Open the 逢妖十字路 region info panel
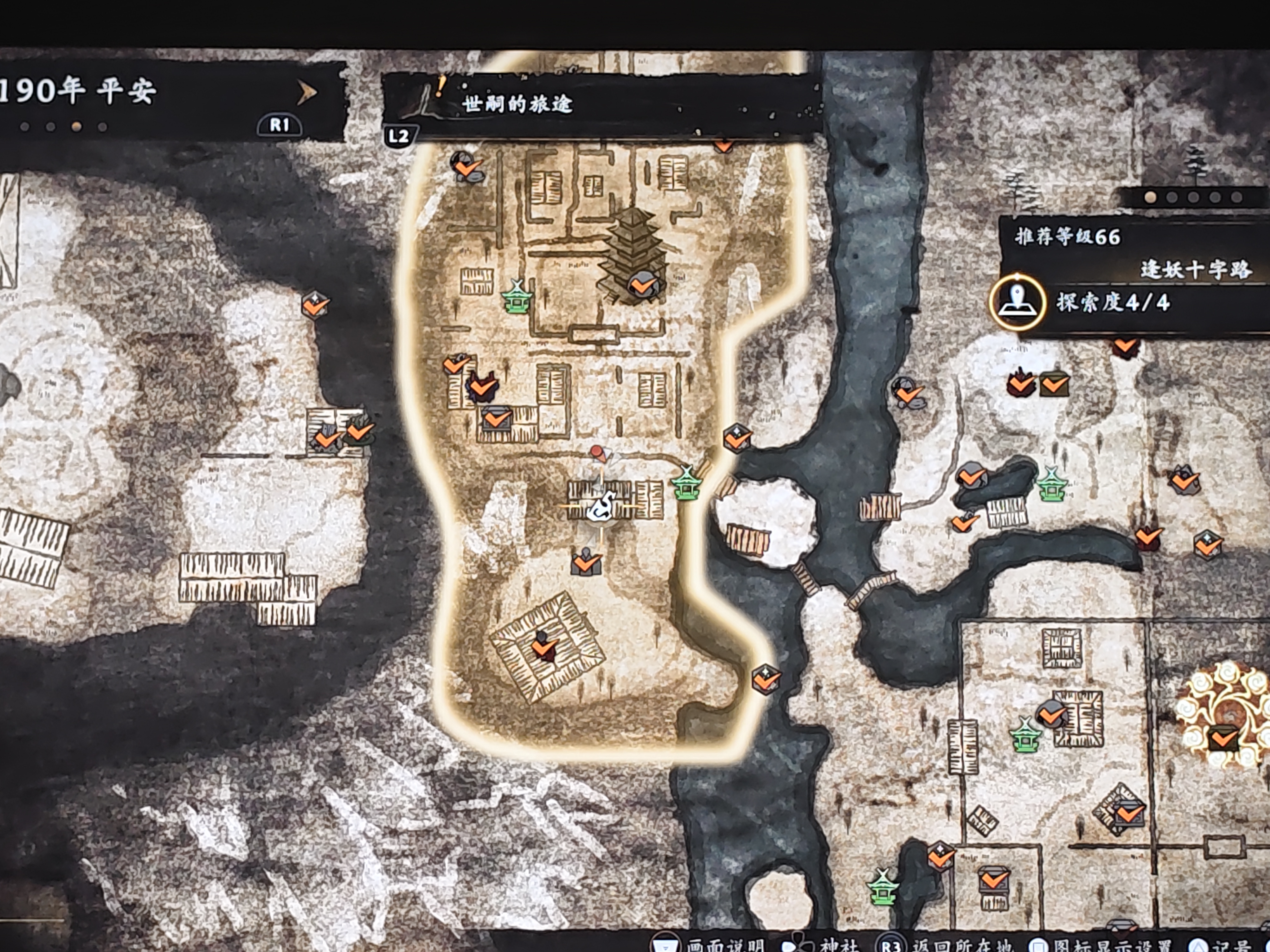 1194,269
